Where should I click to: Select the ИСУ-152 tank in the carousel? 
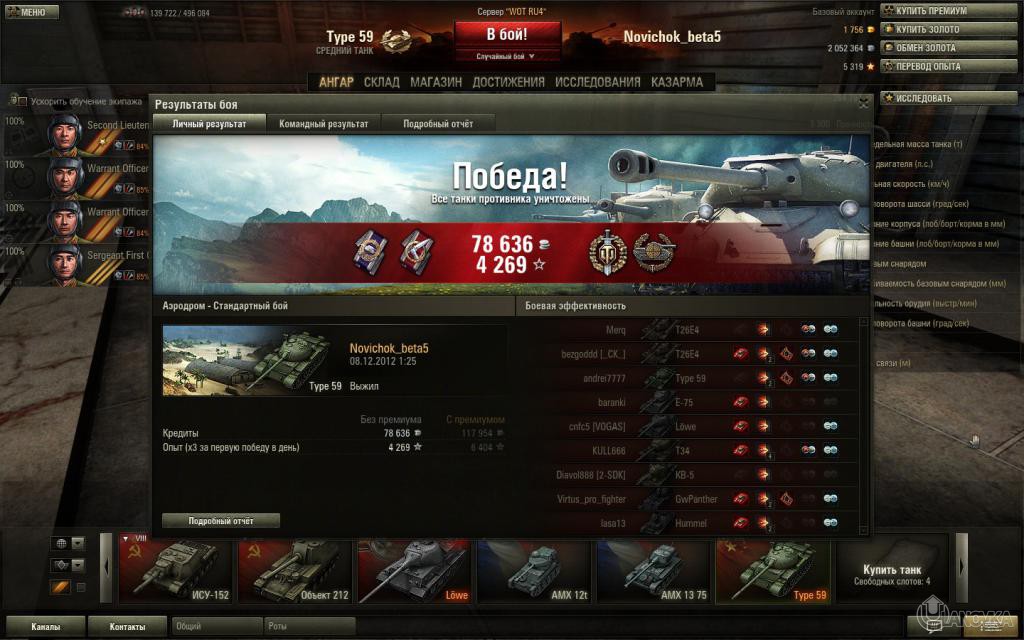tap(176, 572)
